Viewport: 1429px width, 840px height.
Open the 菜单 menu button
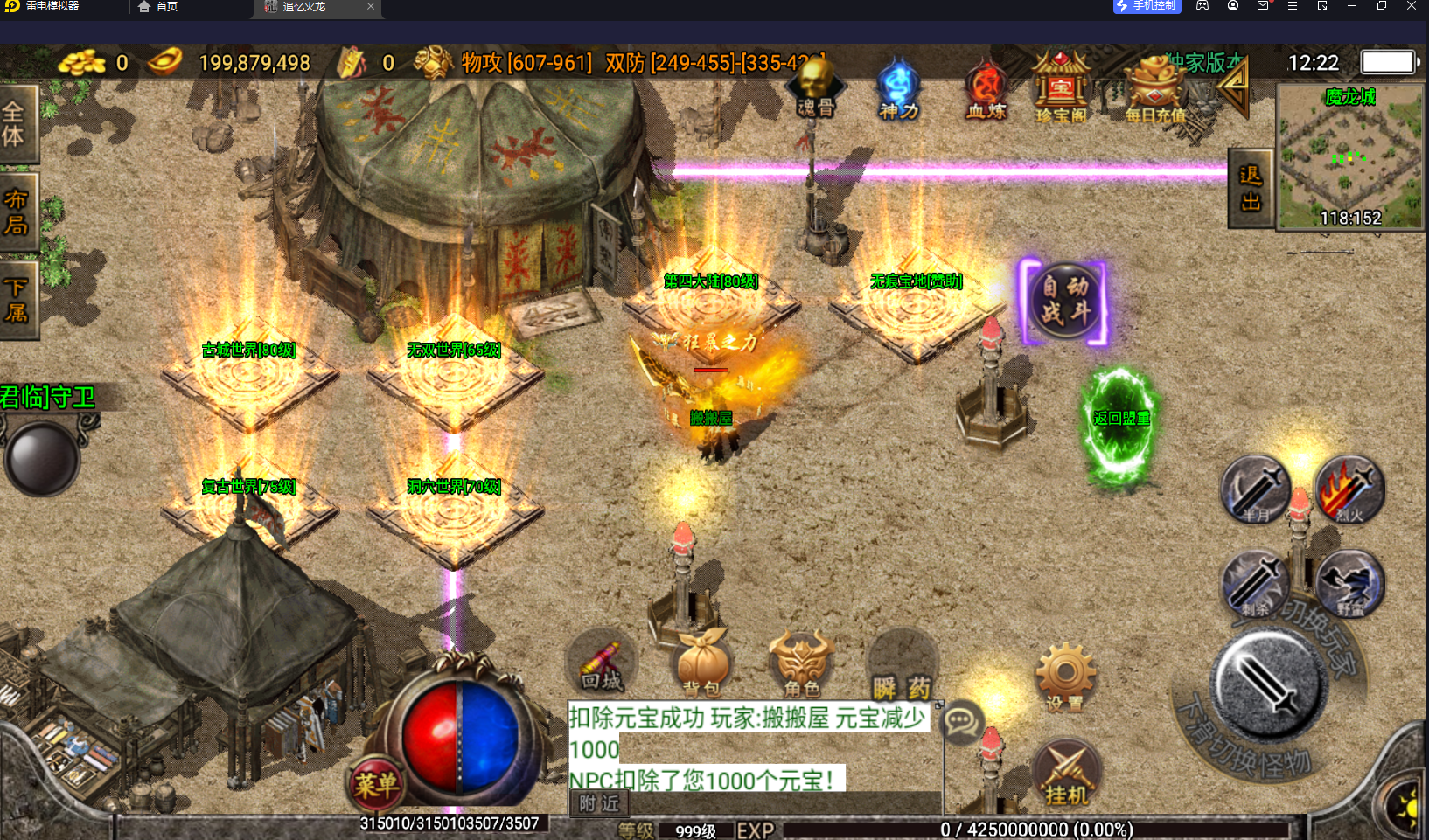click(x=376, y=783)
